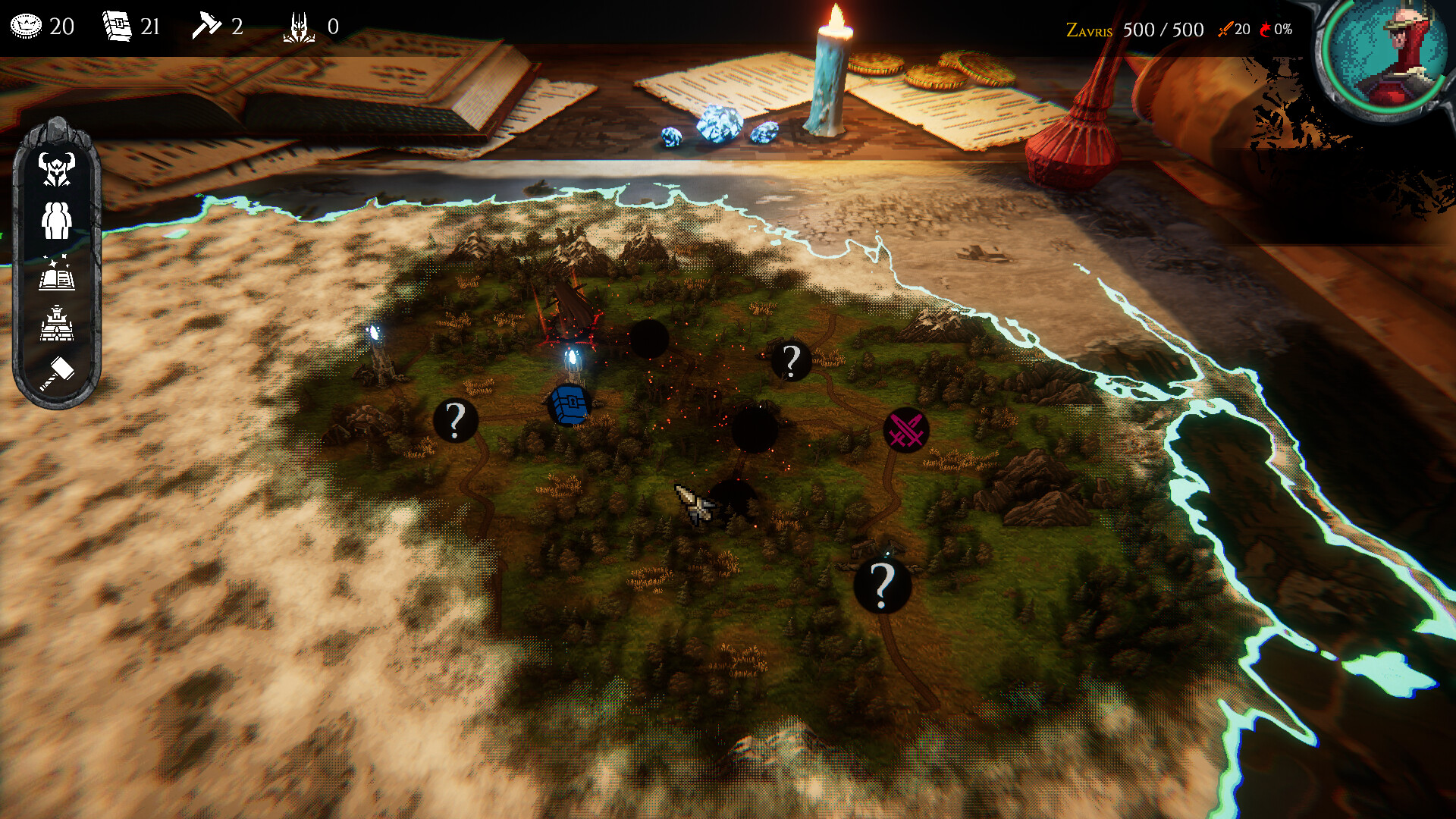1456x819 pixels.
Task: Open the horned helmet hero menu
Action: tap(57, 168)
